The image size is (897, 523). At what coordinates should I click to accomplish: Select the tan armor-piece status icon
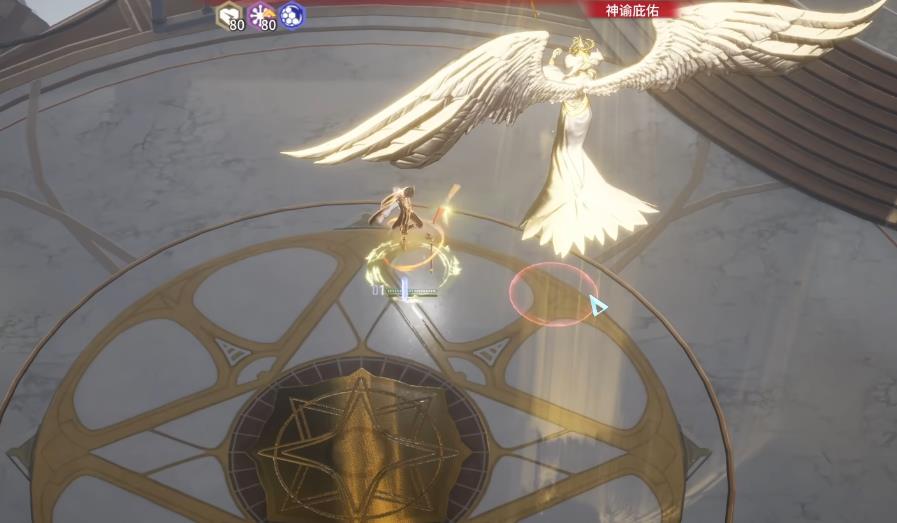pyautogui.click(x=229, y=15)
